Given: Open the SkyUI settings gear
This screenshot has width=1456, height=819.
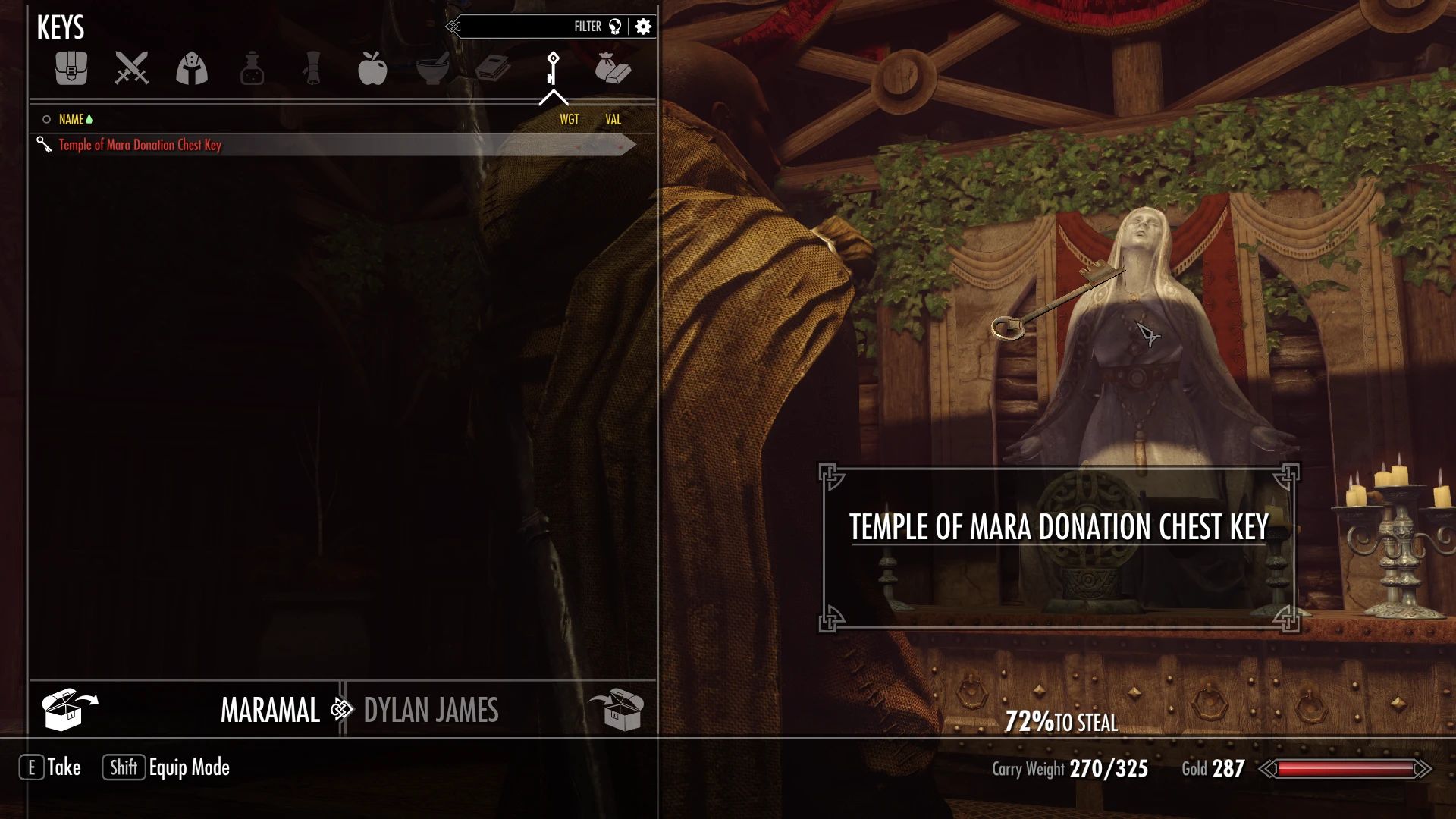Looking at the screenshot, I should click(642, 25).
